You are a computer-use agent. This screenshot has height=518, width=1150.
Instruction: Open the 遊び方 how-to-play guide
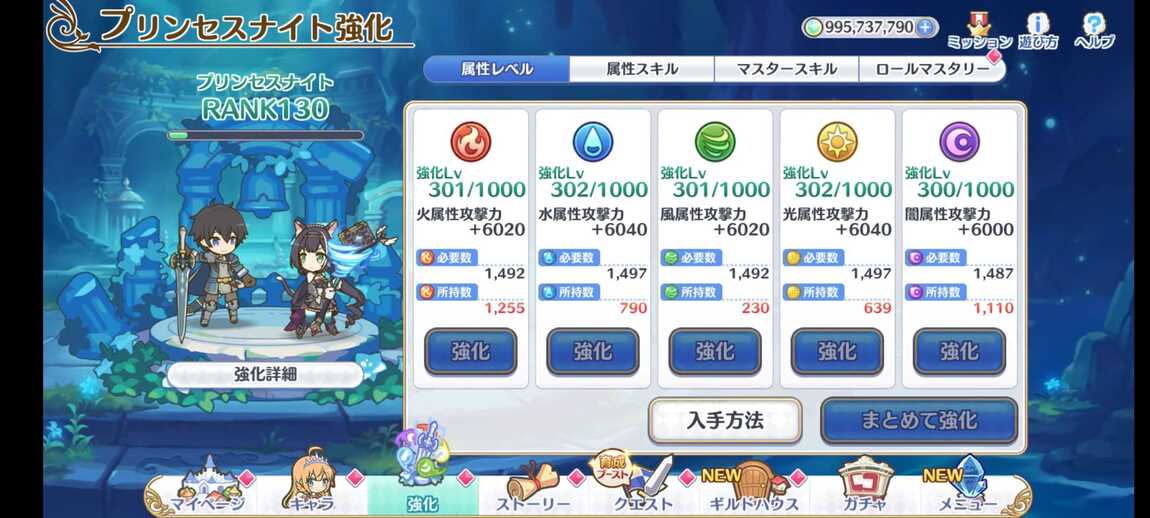pyautogui.click(x=1039, y=31)
